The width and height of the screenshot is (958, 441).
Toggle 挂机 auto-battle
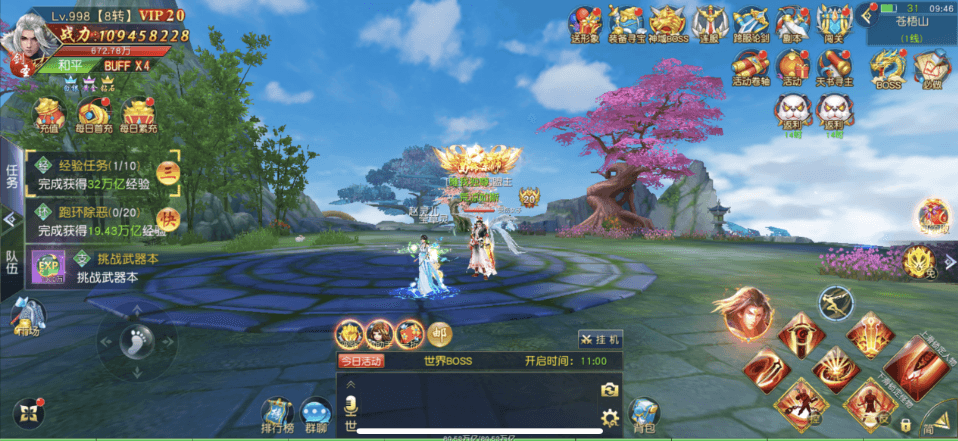(x=600, y=339)
